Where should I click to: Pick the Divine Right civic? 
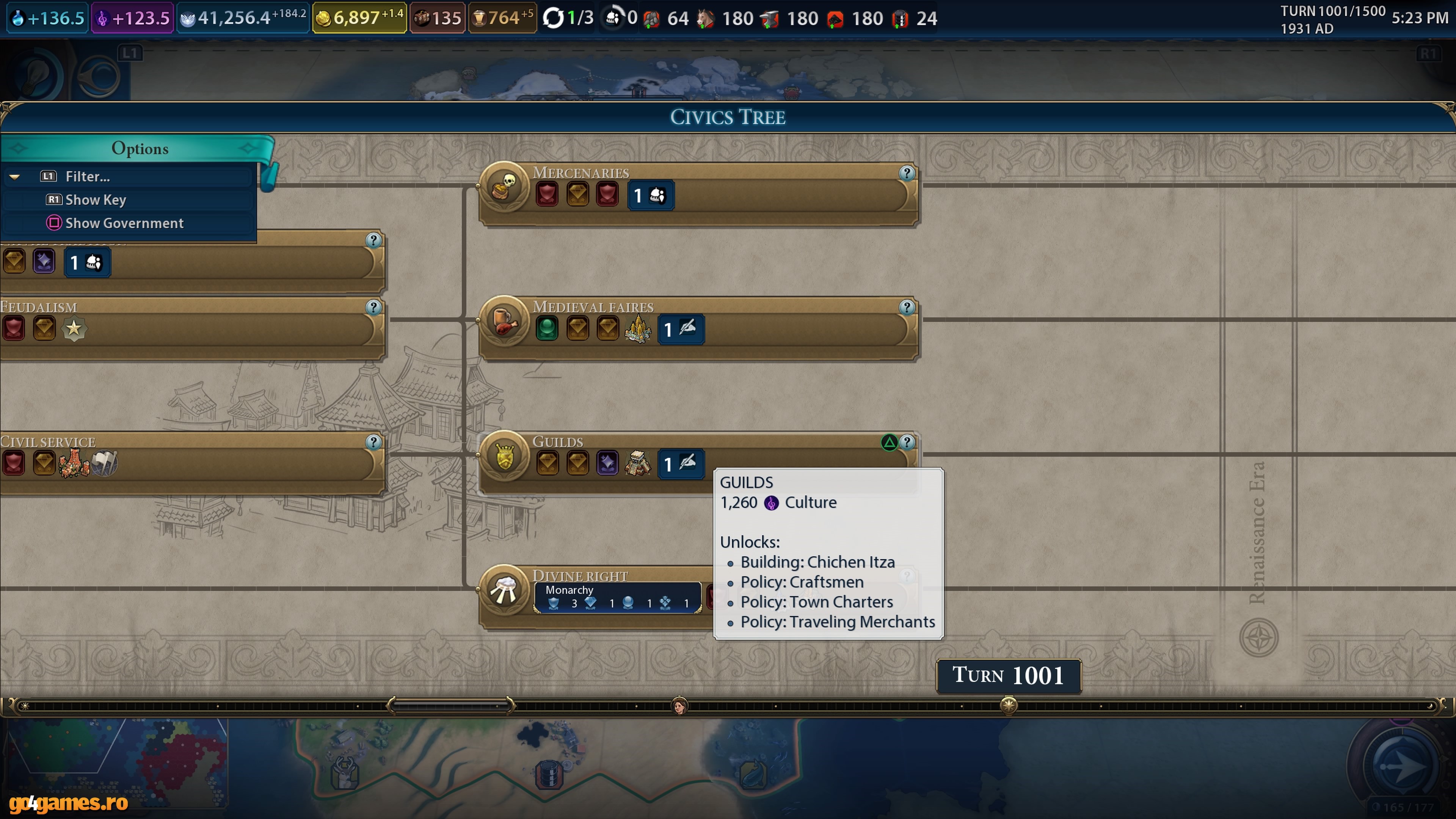click(581, 576)
